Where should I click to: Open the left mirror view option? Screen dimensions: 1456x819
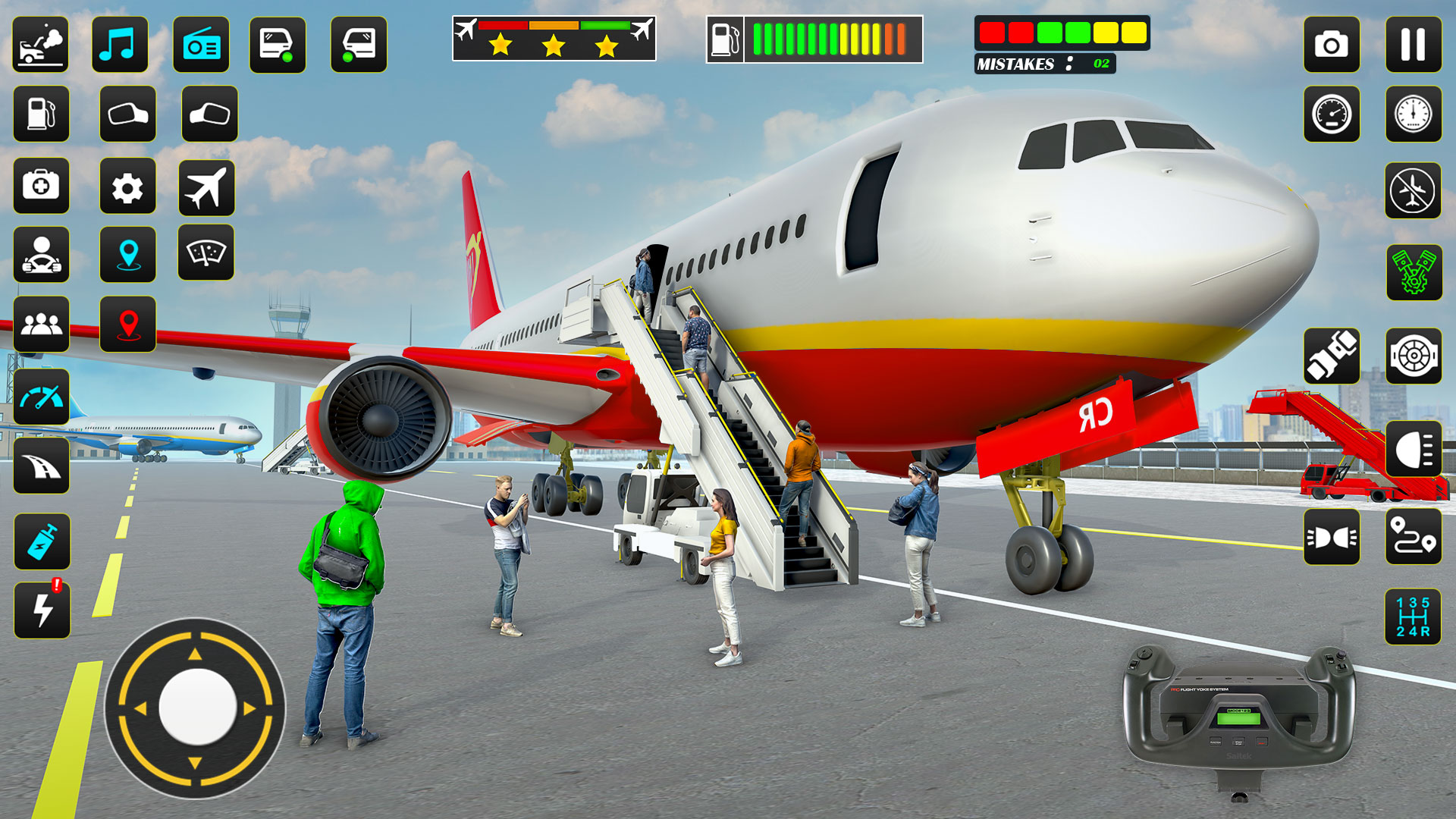coord(127,115)
